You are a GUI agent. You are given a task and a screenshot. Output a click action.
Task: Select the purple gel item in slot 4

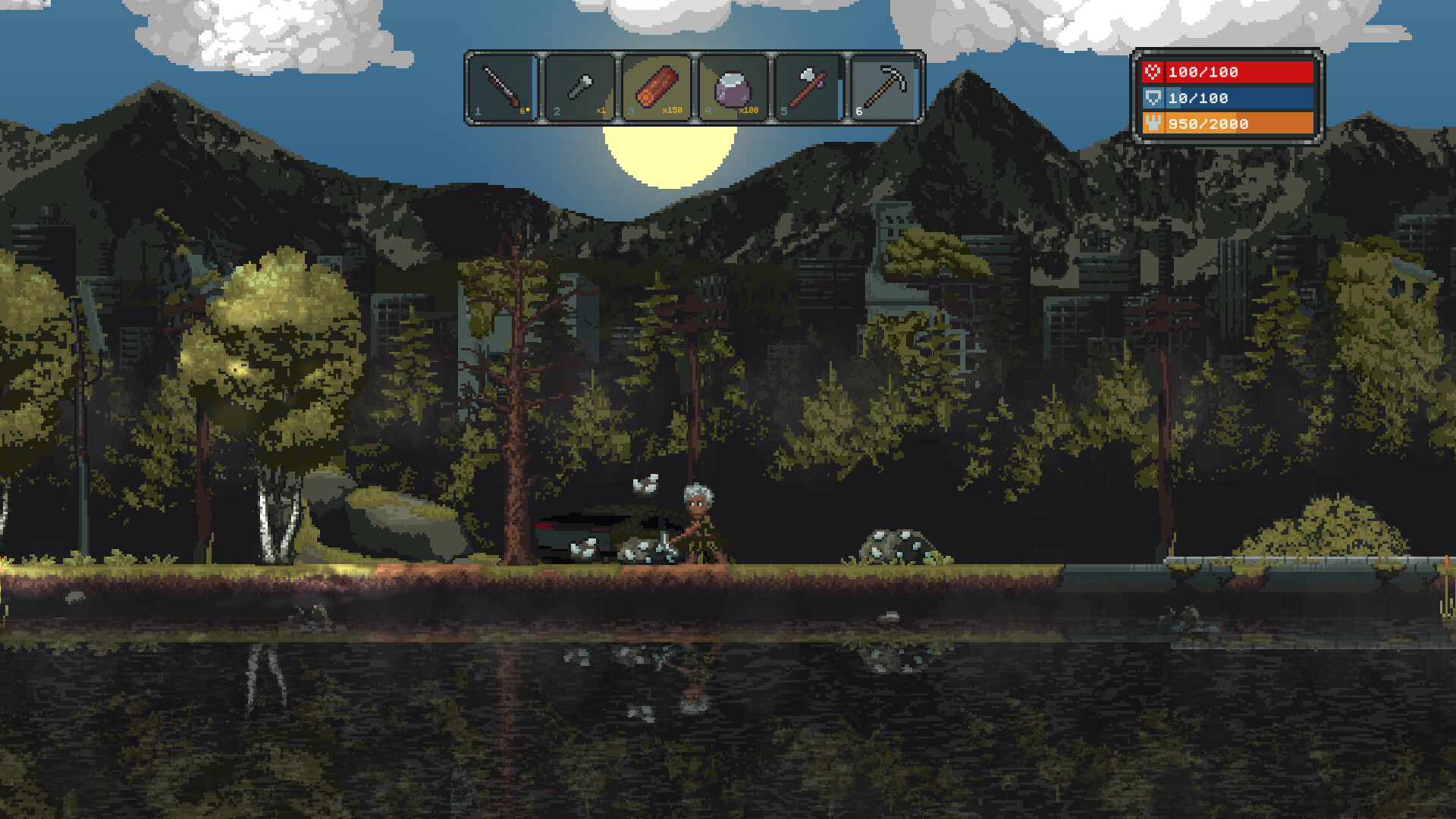[733, 86]
